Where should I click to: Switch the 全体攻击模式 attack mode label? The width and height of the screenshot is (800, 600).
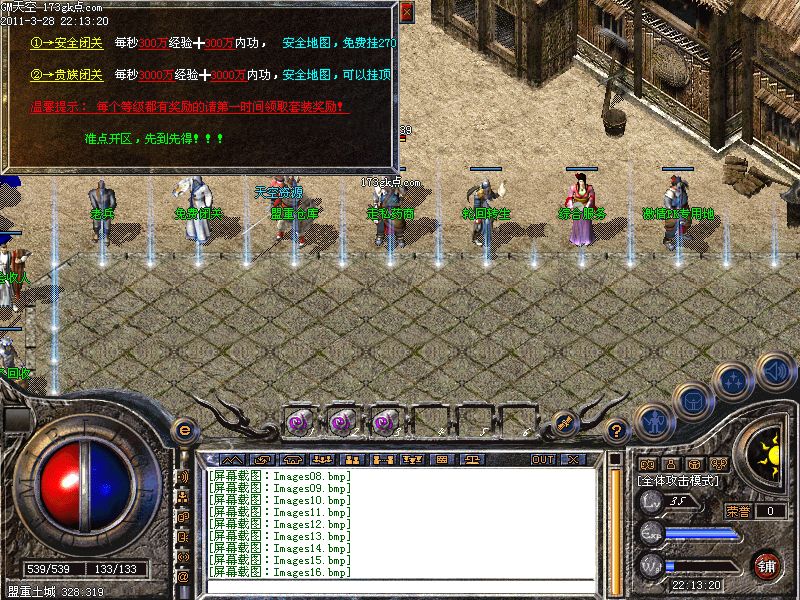pyautogui.click(x=675, y=481)
